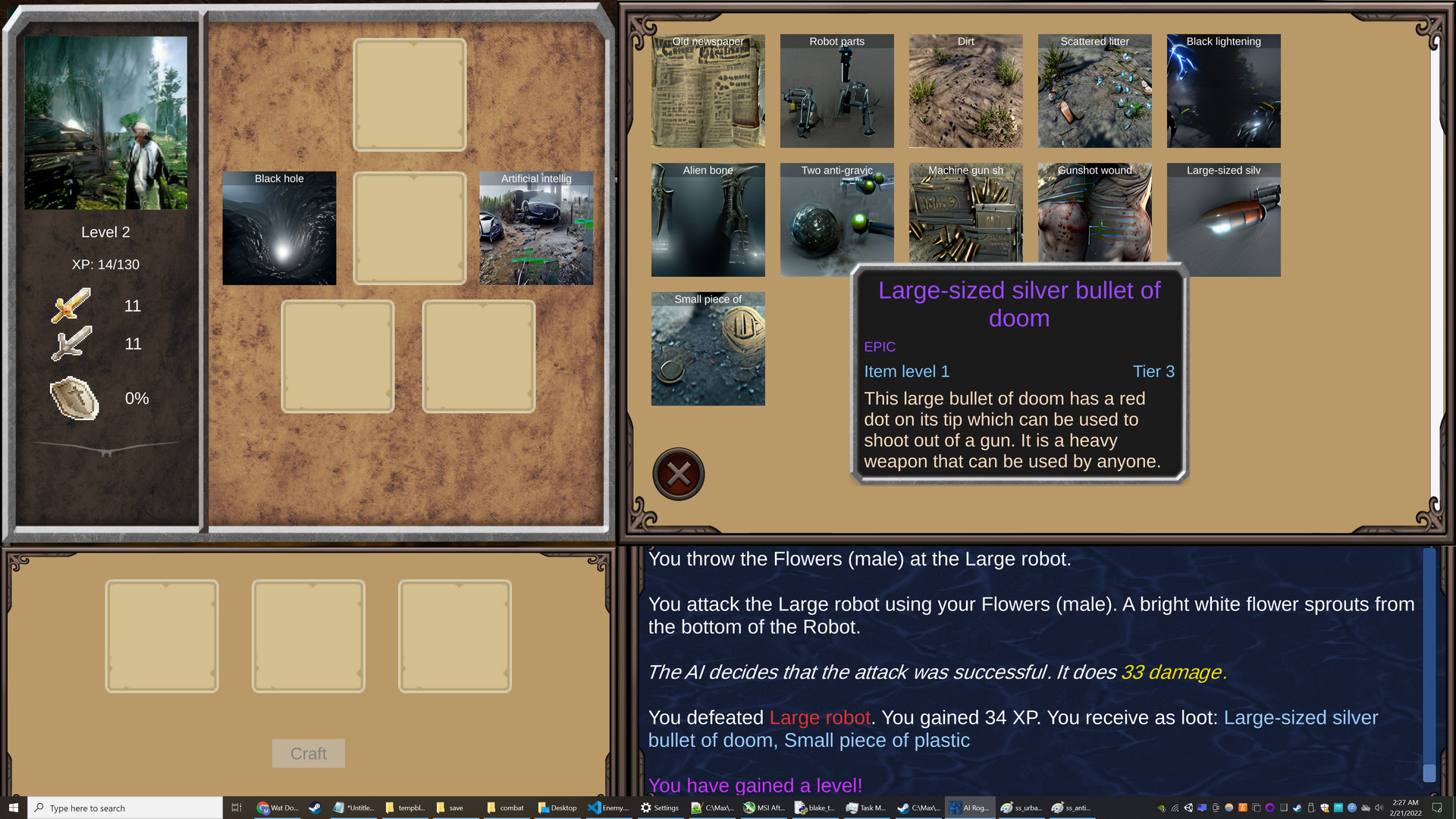Click the Small piece of plastic loot link
1456x819 pixels.
click(x=877, y=740)
